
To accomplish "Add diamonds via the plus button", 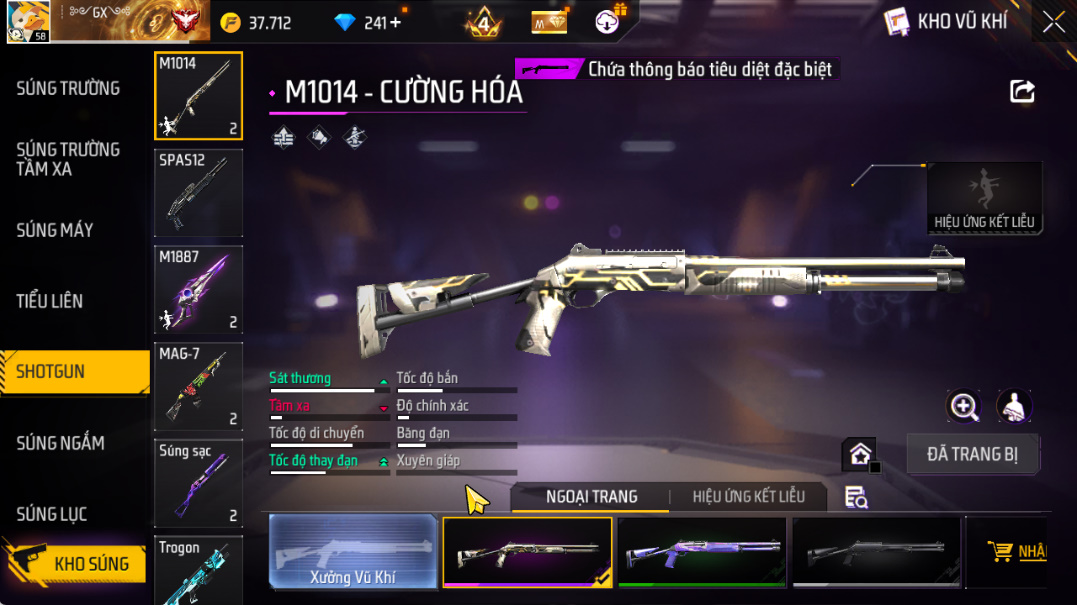I will (396, 22).
